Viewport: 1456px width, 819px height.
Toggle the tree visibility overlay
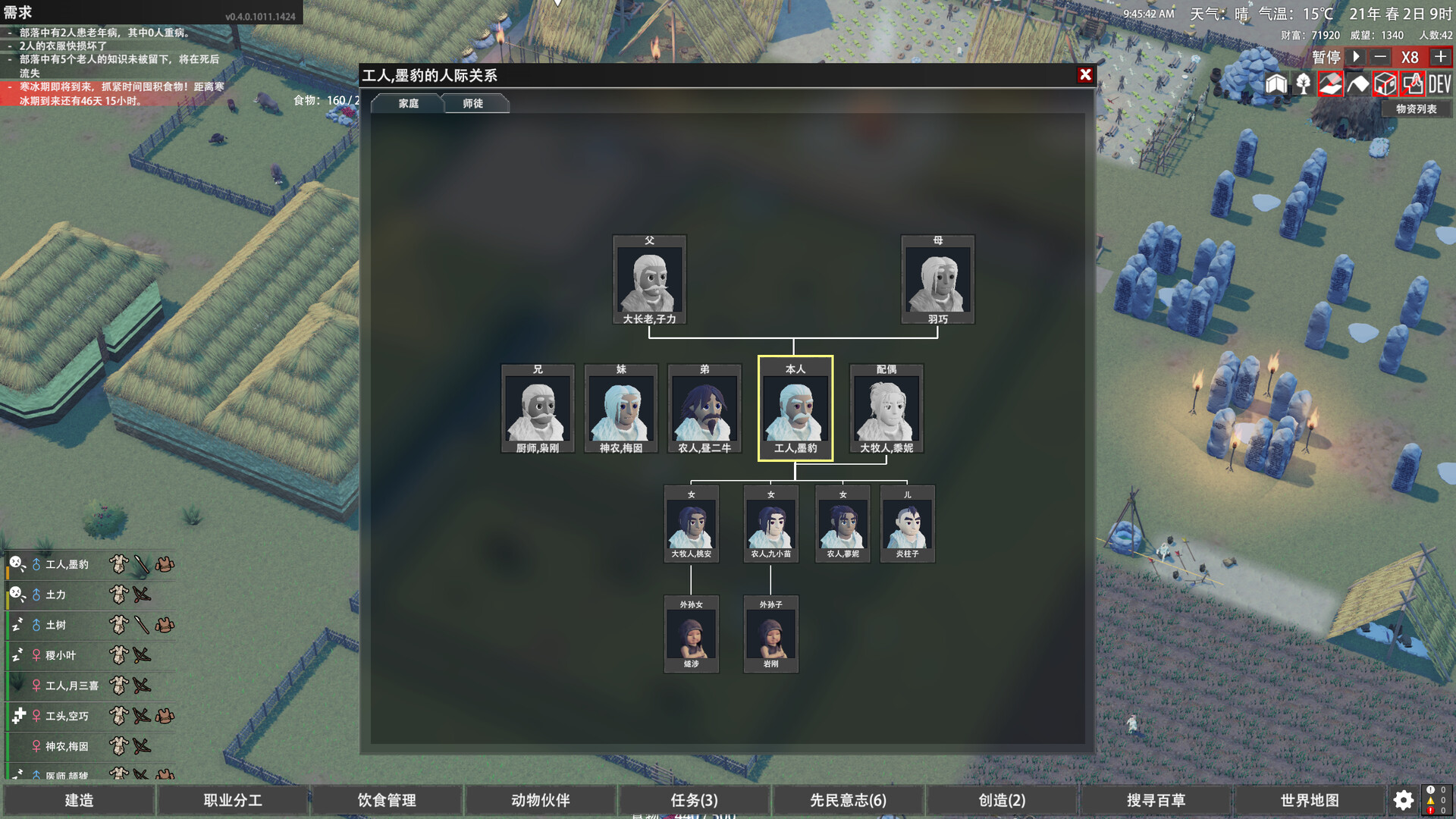(1303, 85)
